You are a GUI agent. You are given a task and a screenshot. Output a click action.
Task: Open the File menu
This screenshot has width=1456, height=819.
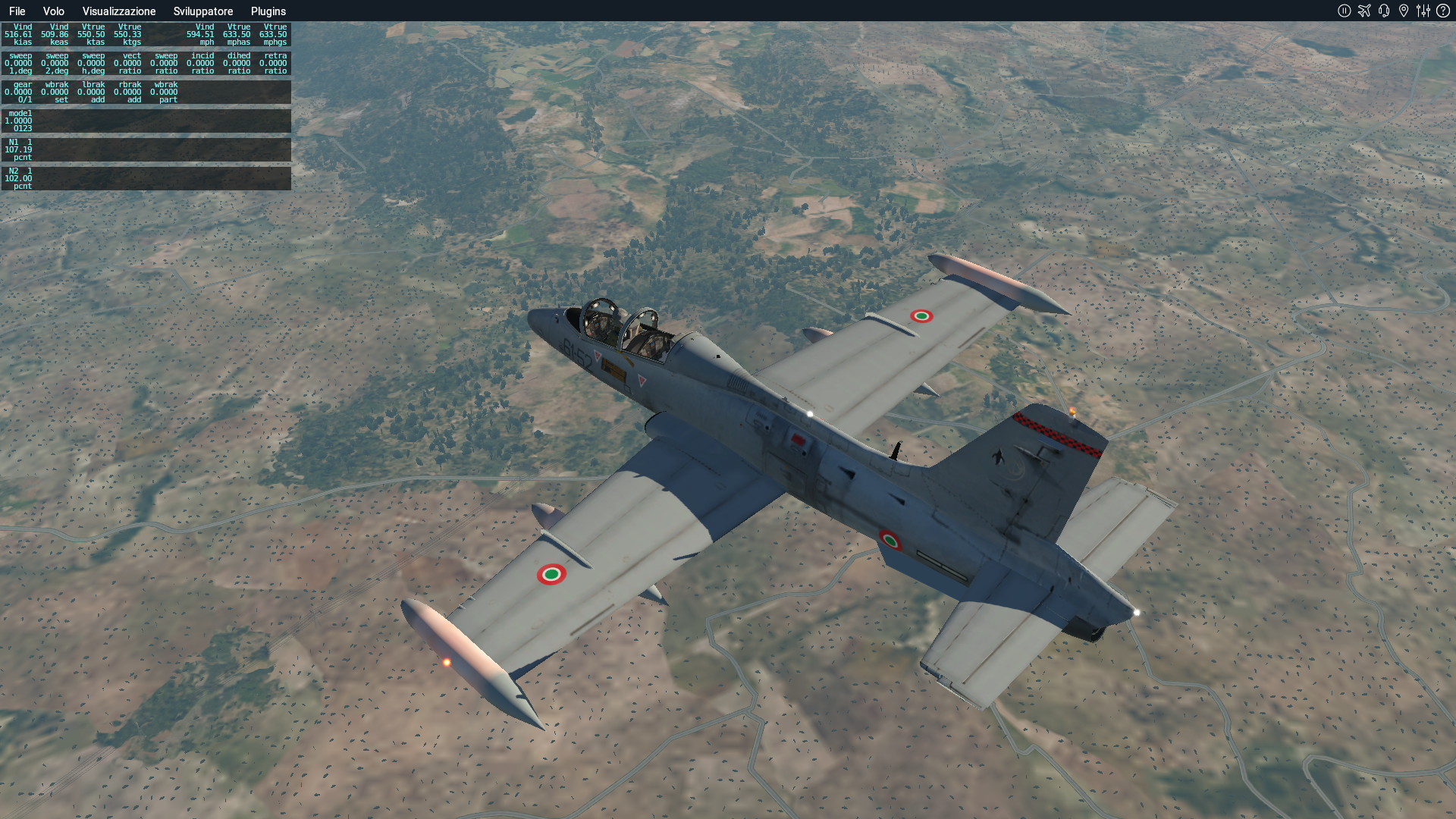pyautogui.click(x=17, y=11)
